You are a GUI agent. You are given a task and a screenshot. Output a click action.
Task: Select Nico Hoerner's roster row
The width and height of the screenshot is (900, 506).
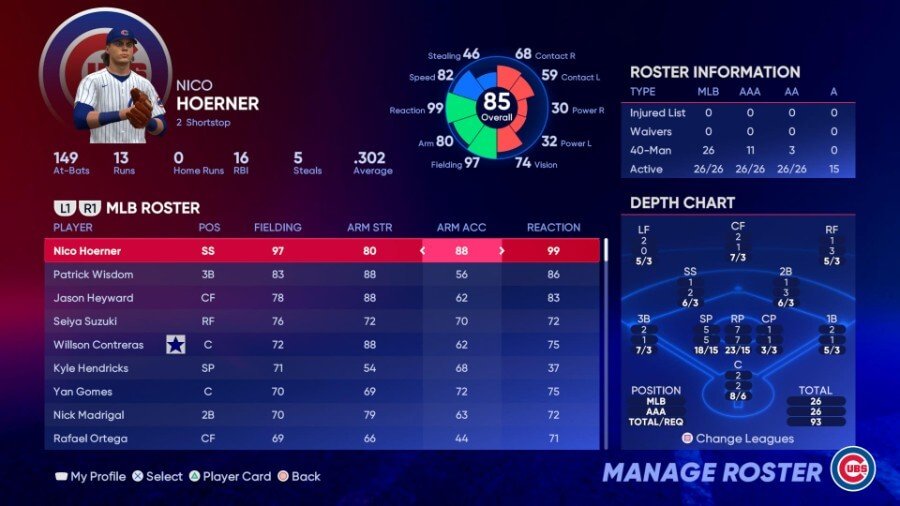click(x=300, y=251)
